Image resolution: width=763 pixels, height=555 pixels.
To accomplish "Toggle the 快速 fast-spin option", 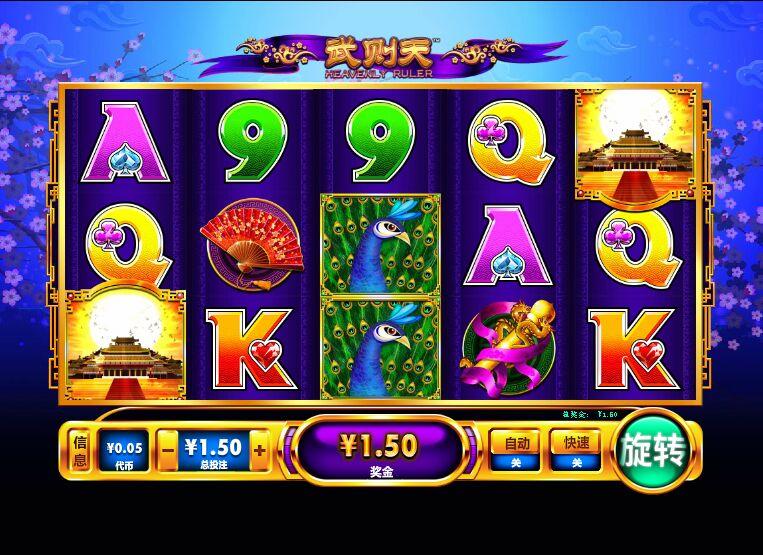I will (575, 450).
